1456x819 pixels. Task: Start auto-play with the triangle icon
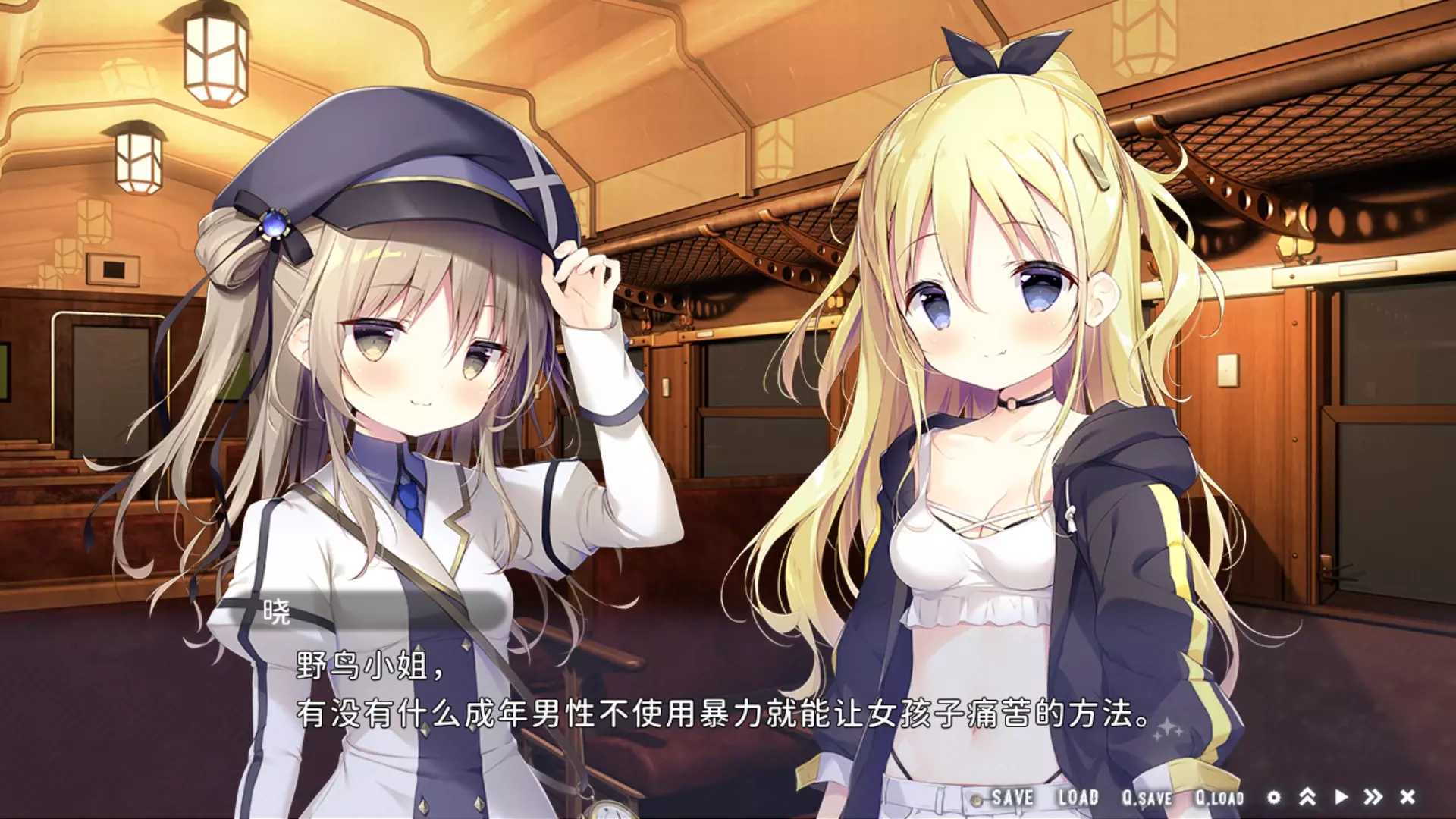point(1341,797)
